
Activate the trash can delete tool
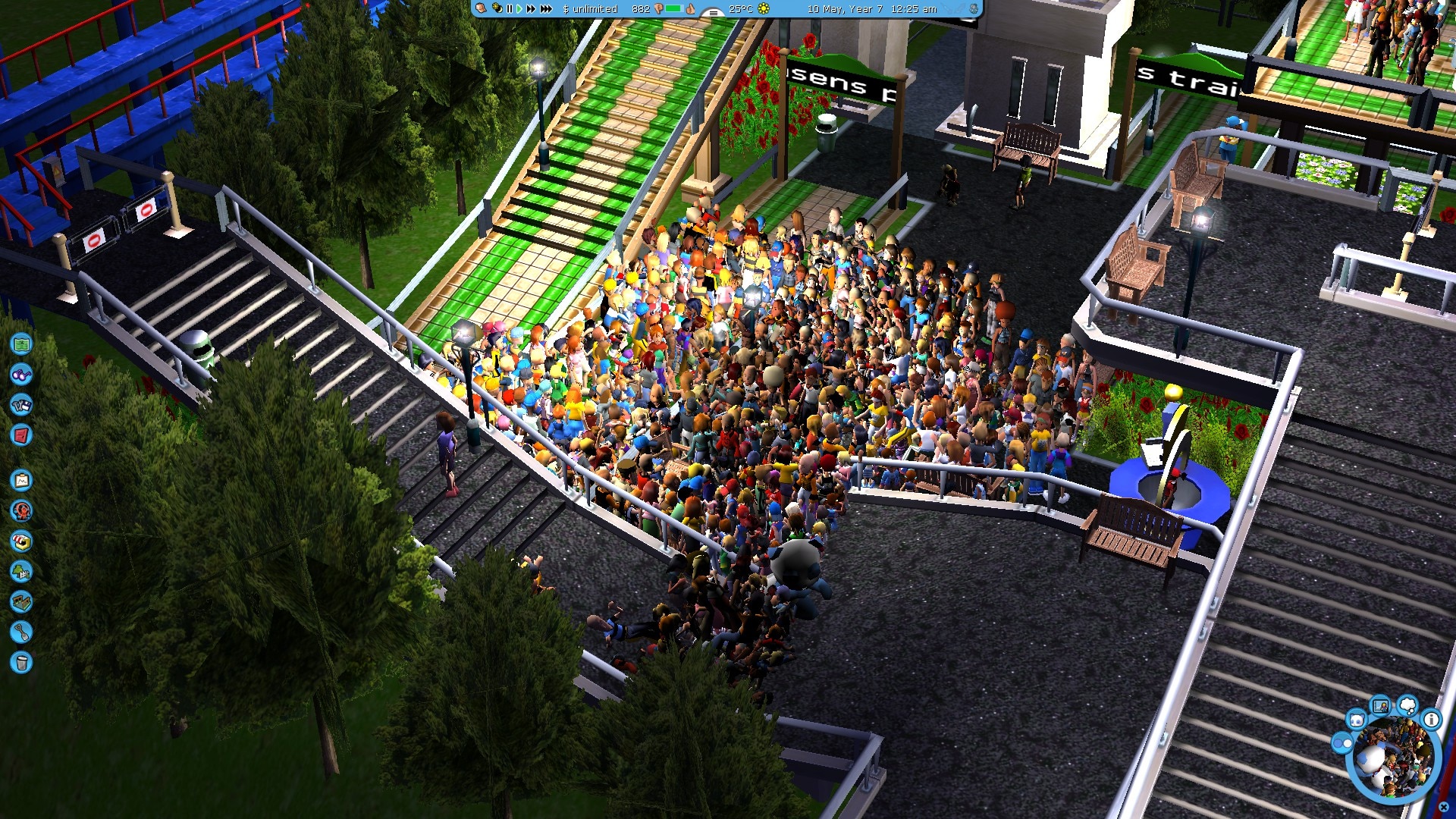pyautogui.click(x=21, y=663)
